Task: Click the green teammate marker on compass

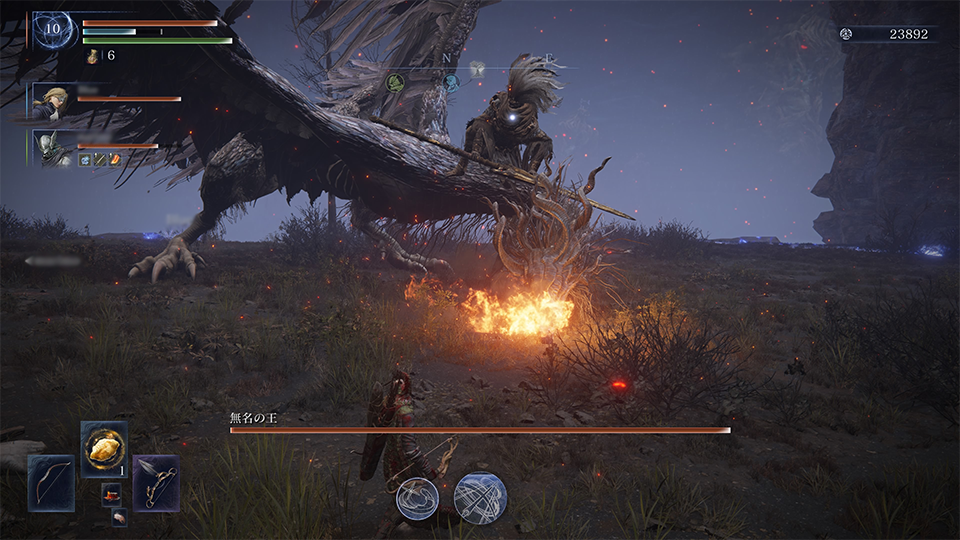Action: [x=395, y=83]
